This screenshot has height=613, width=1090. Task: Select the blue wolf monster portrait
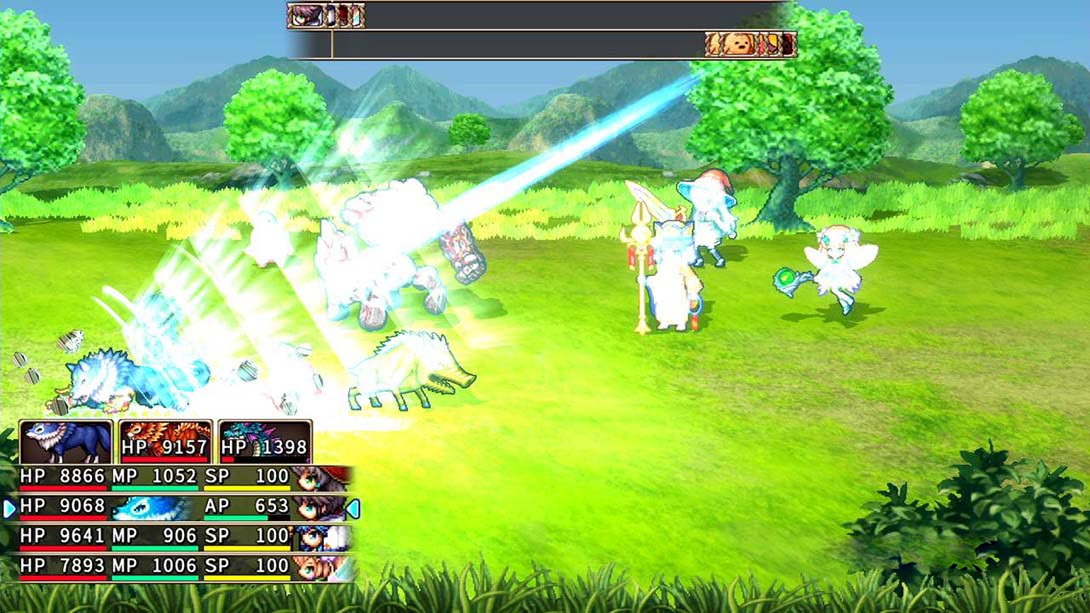click(66, 442)
